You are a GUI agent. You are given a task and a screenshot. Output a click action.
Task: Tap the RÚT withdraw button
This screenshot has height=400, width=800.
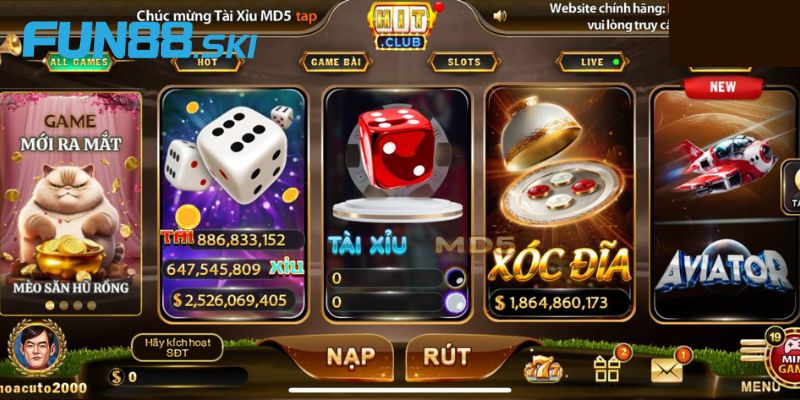[447, 357]
